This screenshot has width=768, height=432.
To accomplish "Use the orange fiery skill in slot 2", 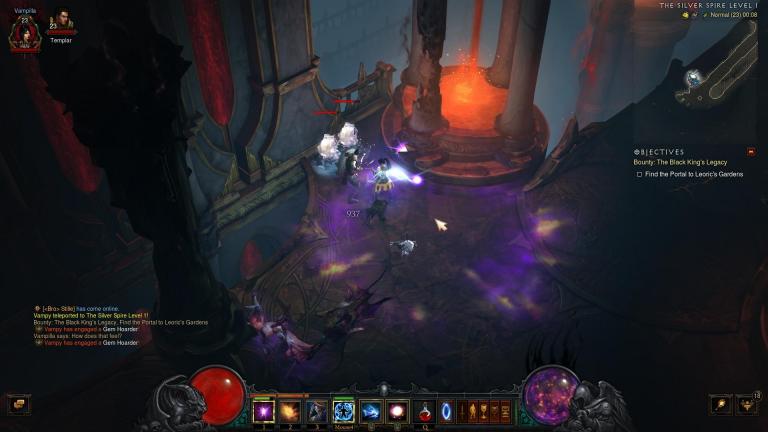I will click(x=291, y=411).
